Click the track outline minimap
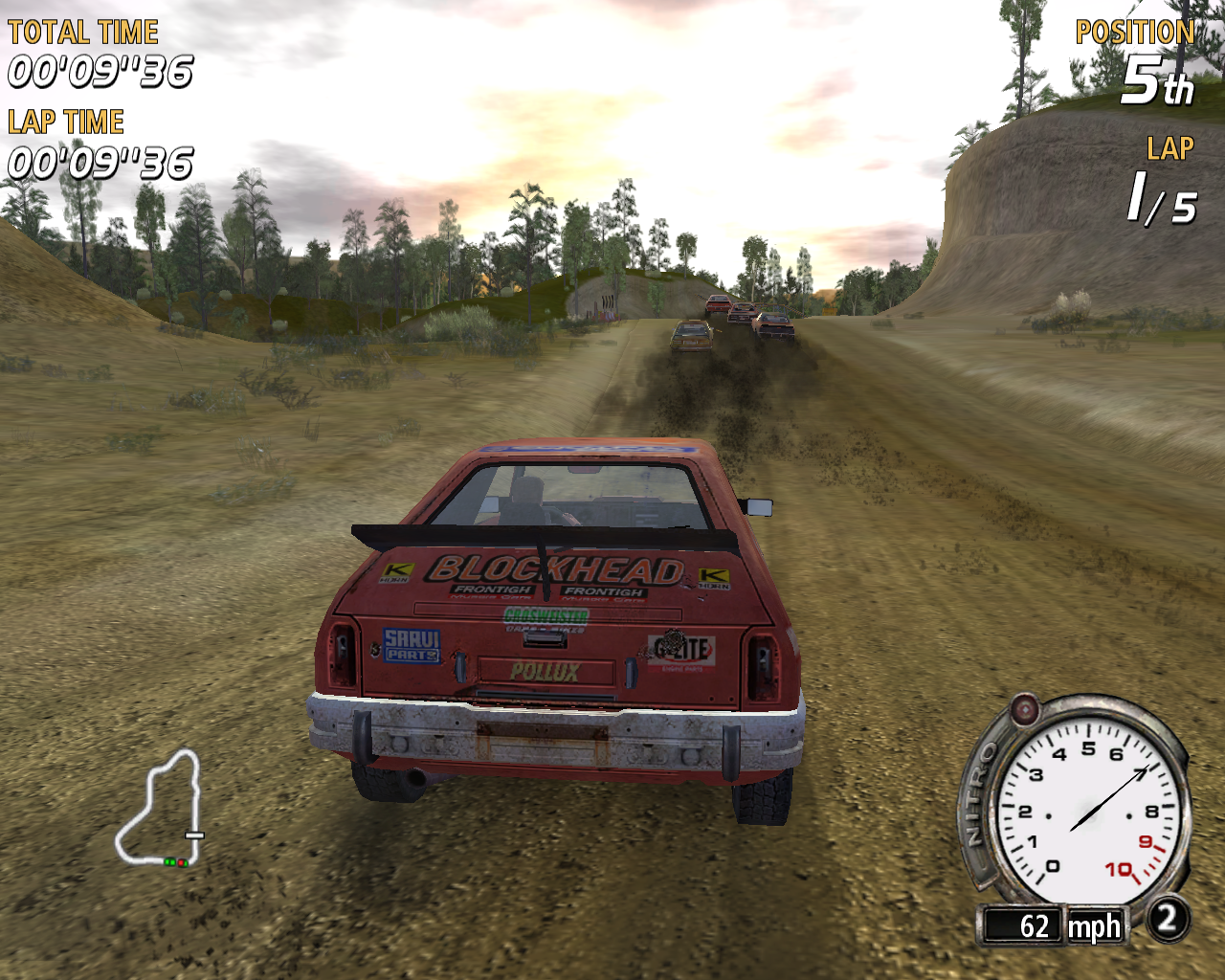Viewport: 1225px width, 980px height. tap(161, 810)
